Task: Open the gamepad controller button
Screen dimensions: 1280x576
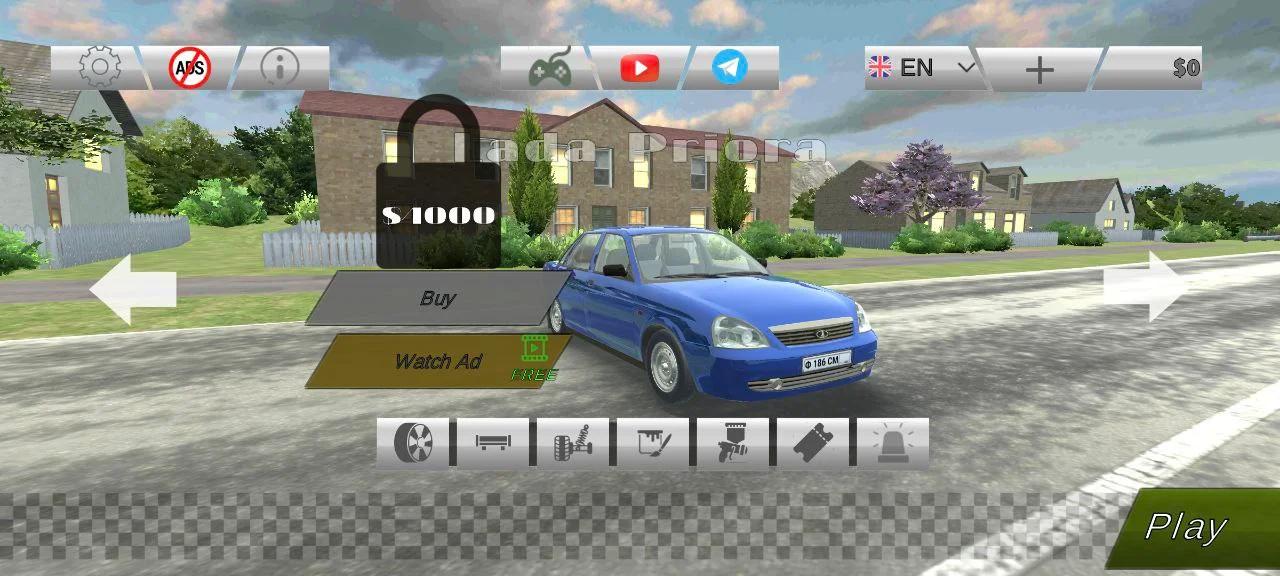Action: tap(549, 68)
